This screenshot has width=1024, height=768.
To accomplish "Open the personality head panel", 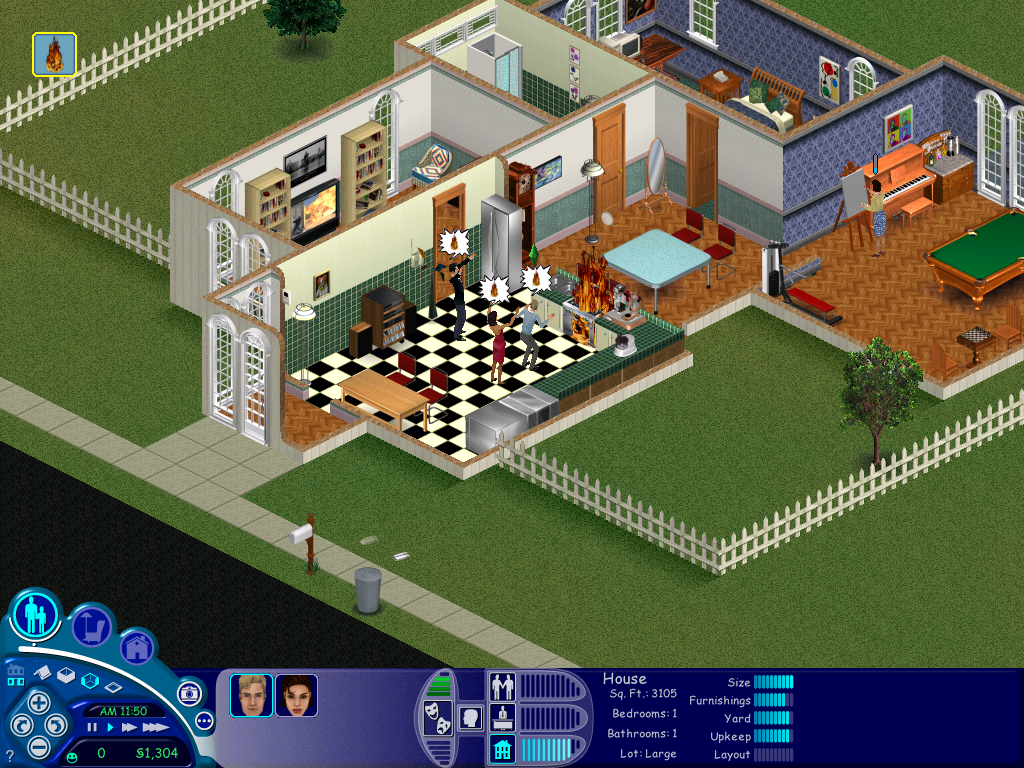I will coord(469,717).
